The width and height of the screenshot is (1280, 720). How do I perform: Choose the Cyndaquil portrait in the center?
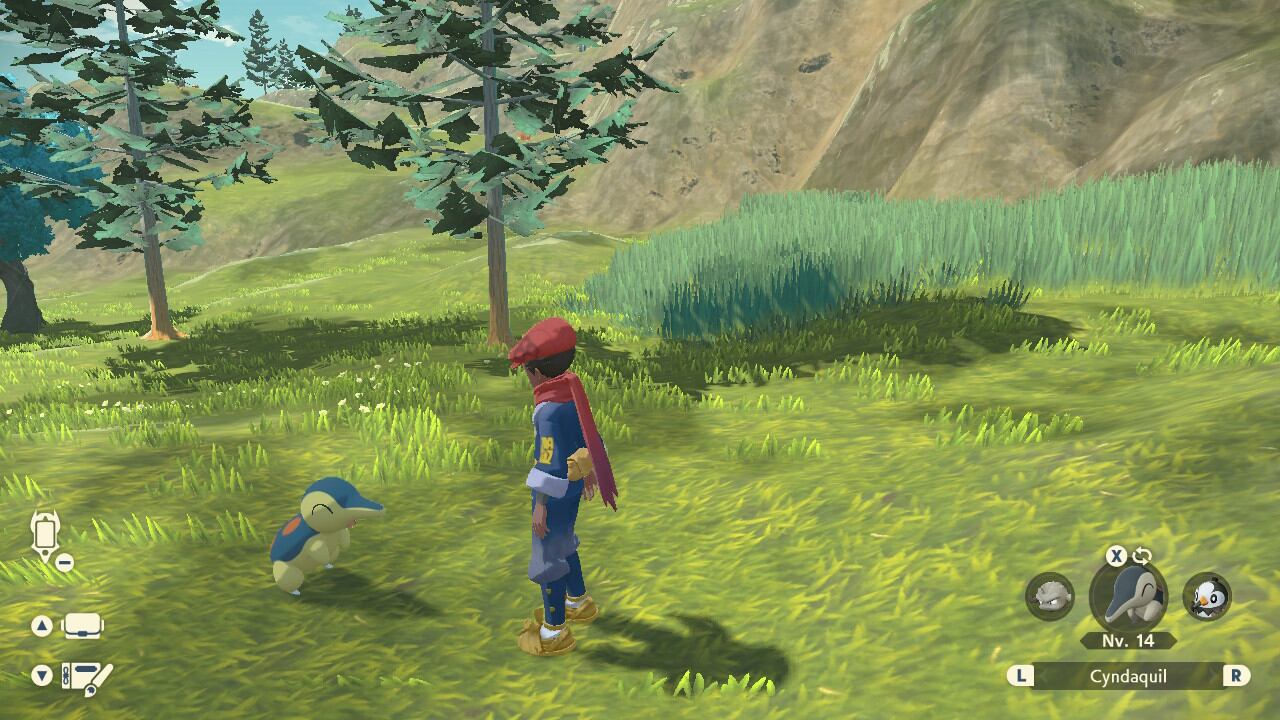(1128, 598)
